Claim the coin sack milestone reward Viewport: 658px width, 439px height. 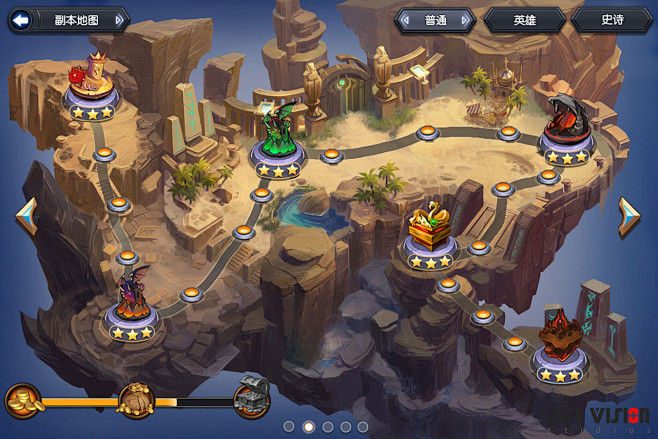(x=137, y=400)
